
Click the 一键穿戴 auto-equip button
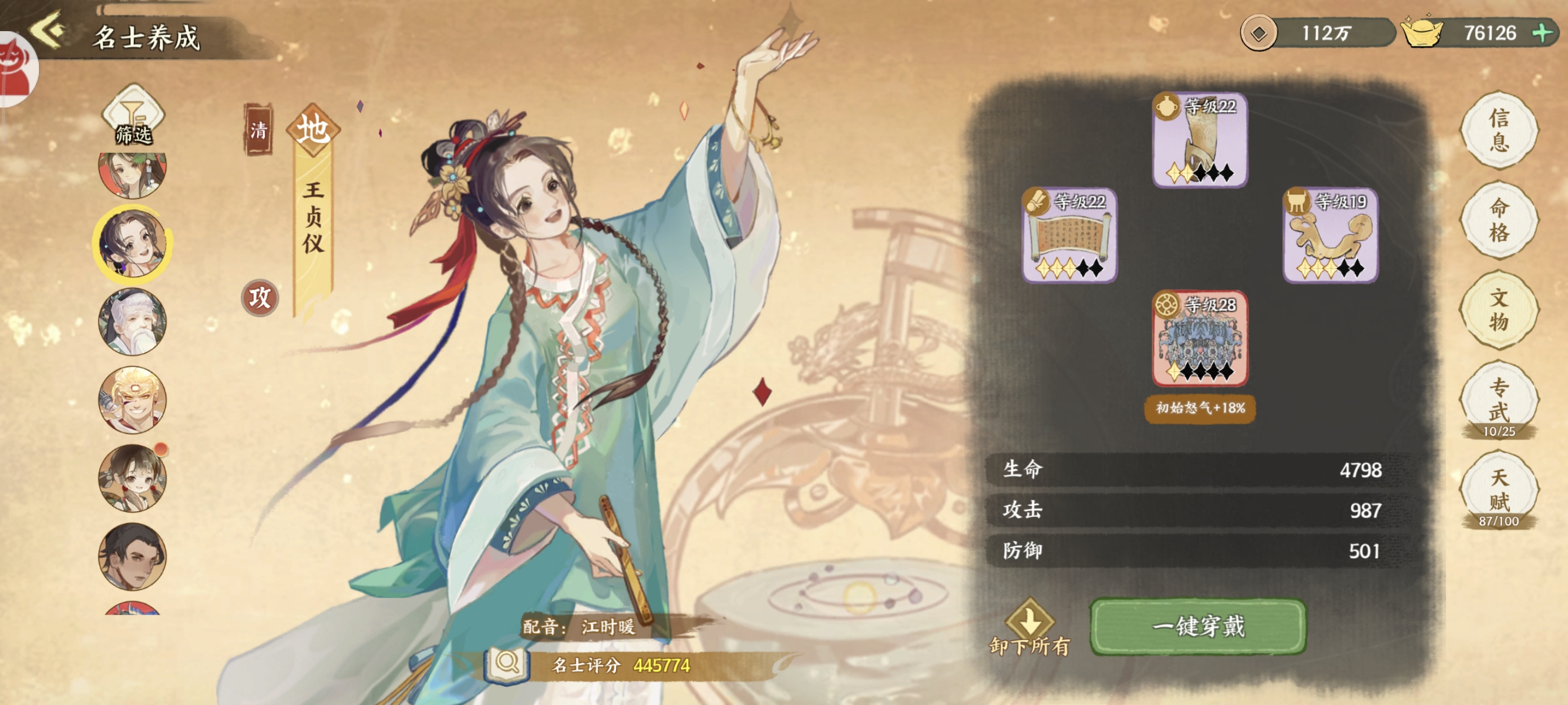pyautogui.click(x=1198, y=626)
